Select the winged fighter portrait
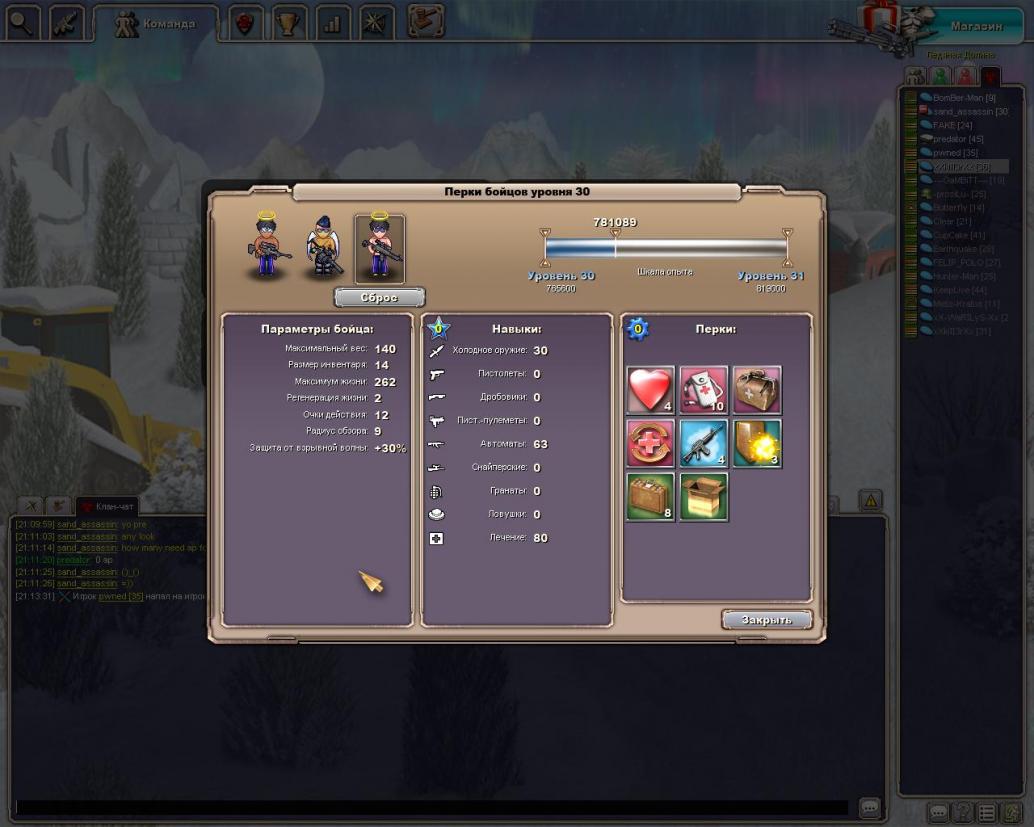The width and height of the screenshot is (1034, 827). pos(325,249)
